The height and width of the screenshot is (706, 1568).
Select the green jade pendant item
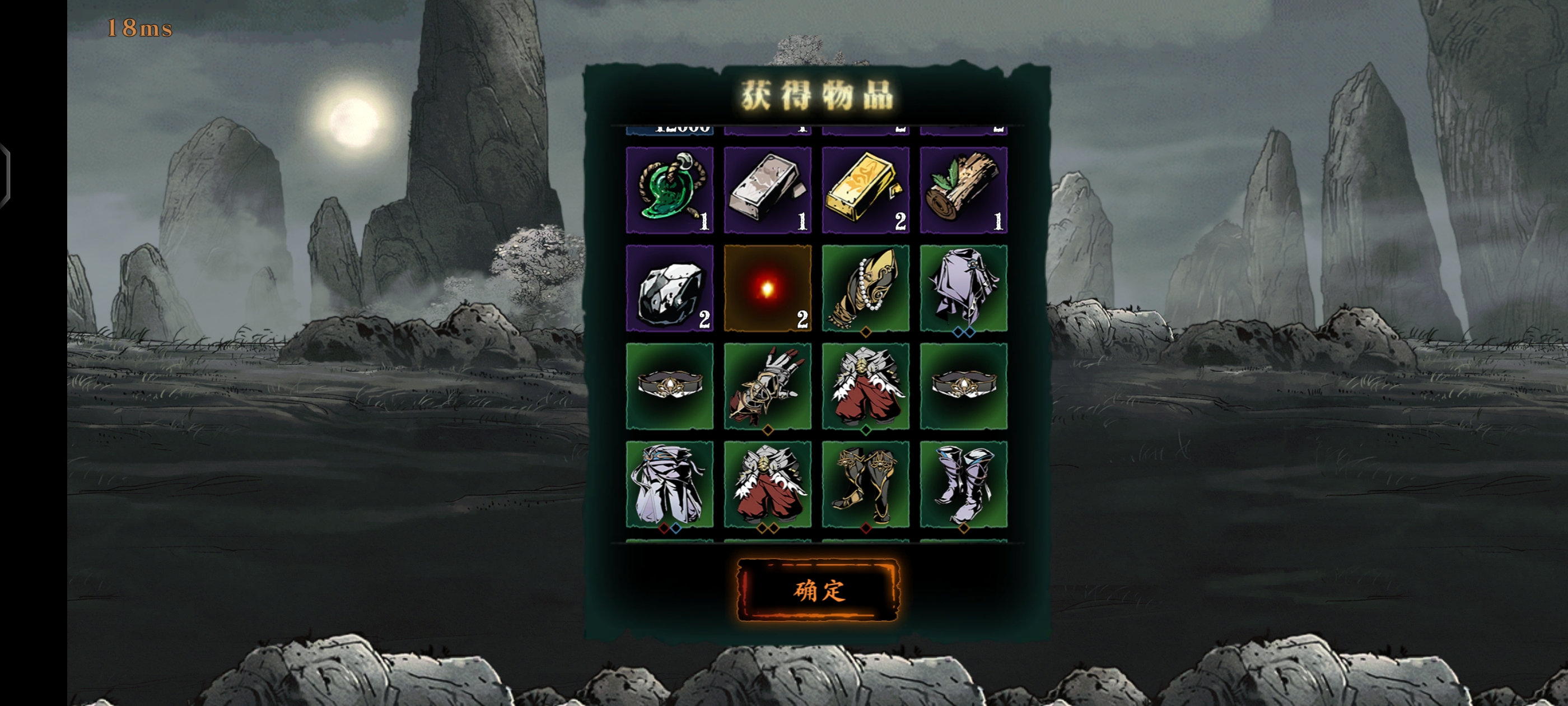[670, 189]
